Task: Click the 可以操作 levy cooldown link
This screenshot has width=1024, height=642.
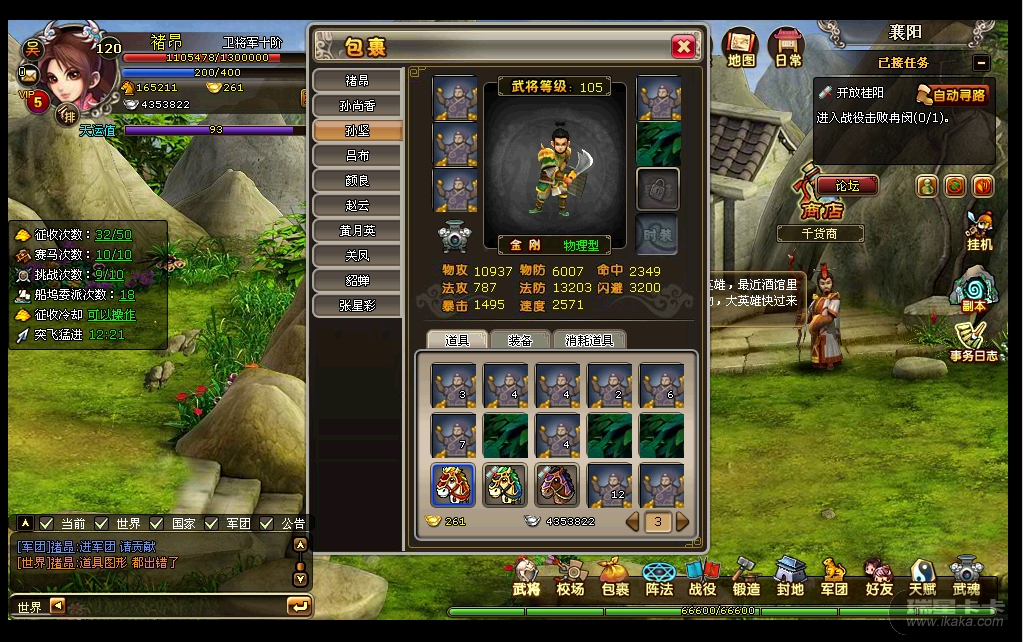Action: [x=111, y=315]
